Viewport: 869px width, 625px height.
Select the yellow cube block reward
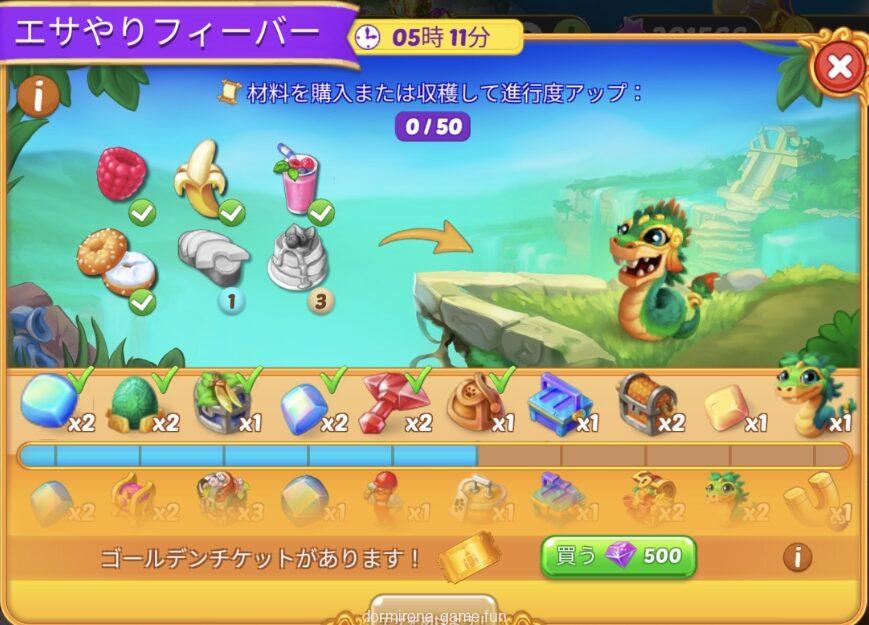click(x=727, y=405)
